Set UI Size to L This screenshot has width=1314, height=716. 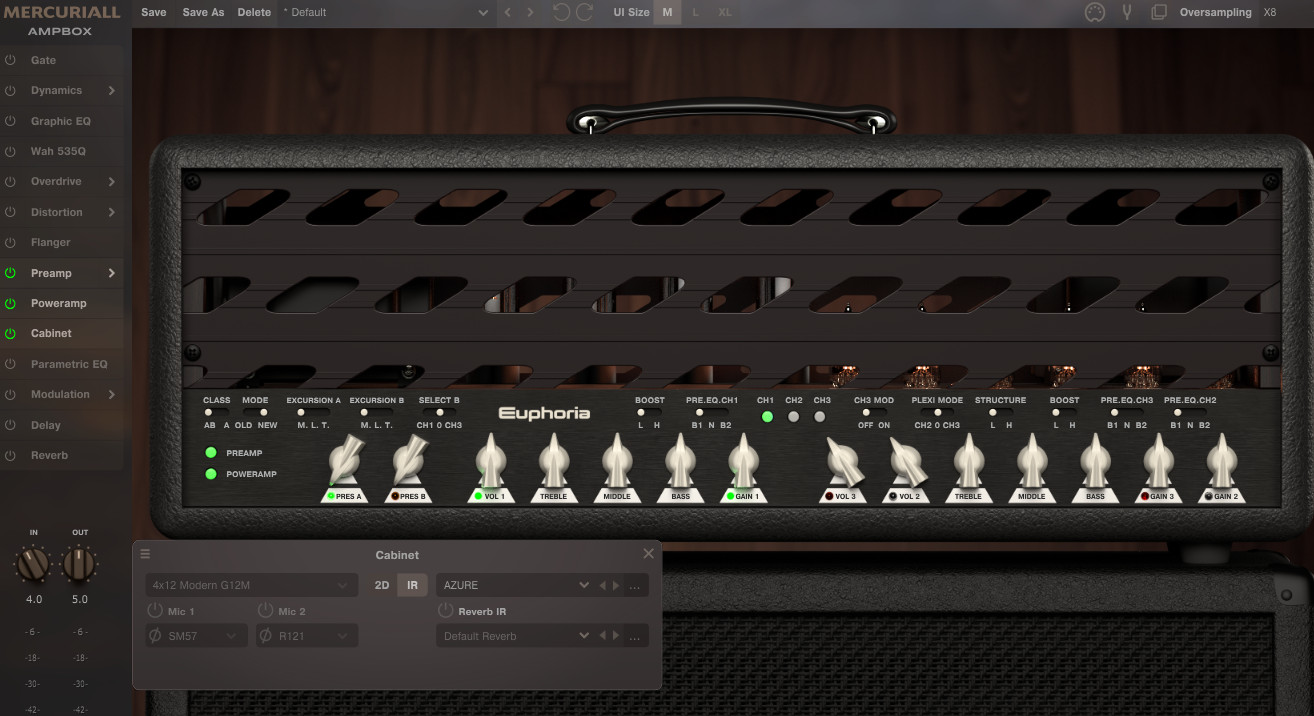coord(696,12)
